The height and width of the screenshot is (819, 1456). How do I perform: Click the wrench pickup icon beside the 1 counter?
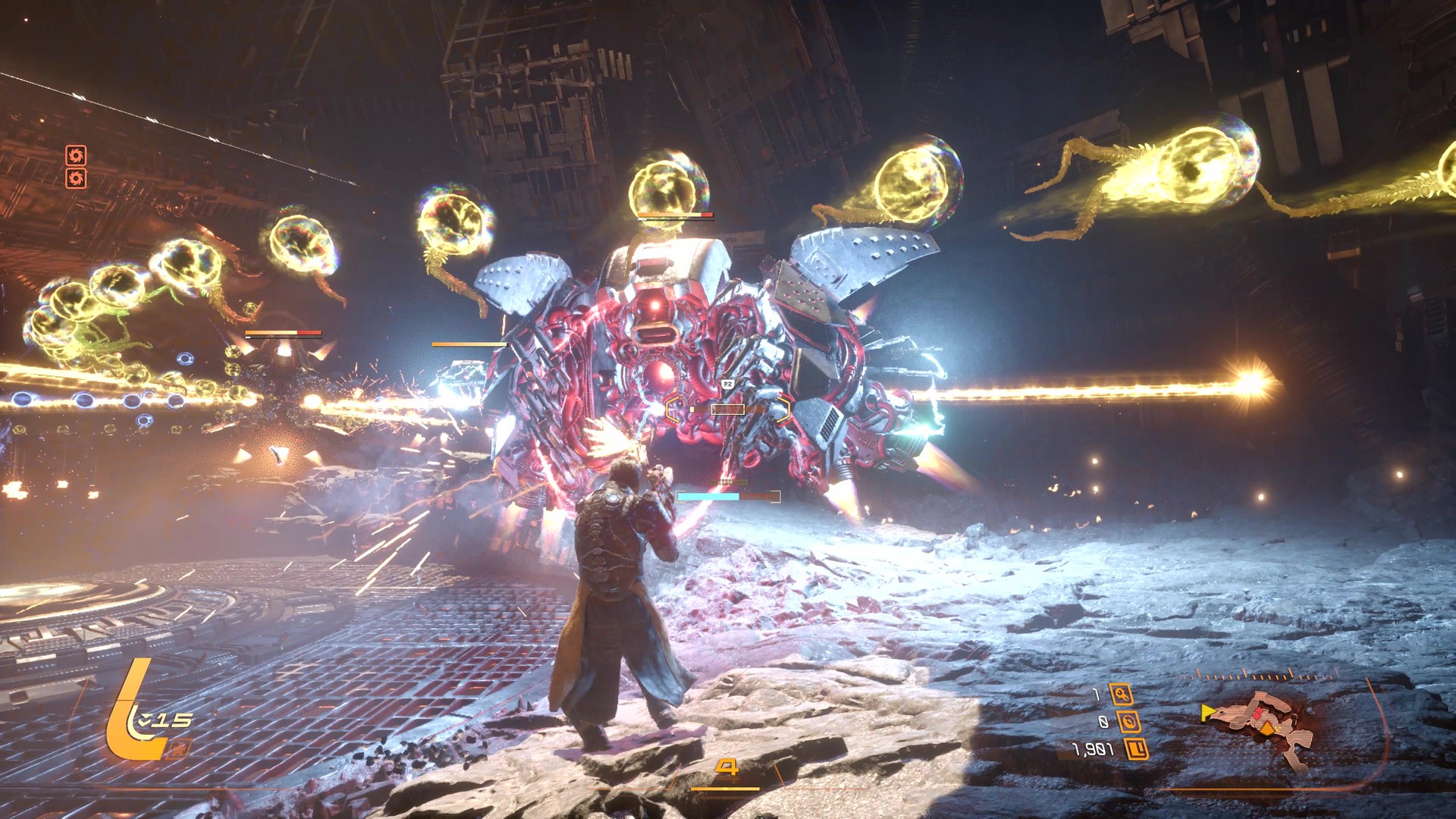pyautogui.click(x=1121, y=694)
